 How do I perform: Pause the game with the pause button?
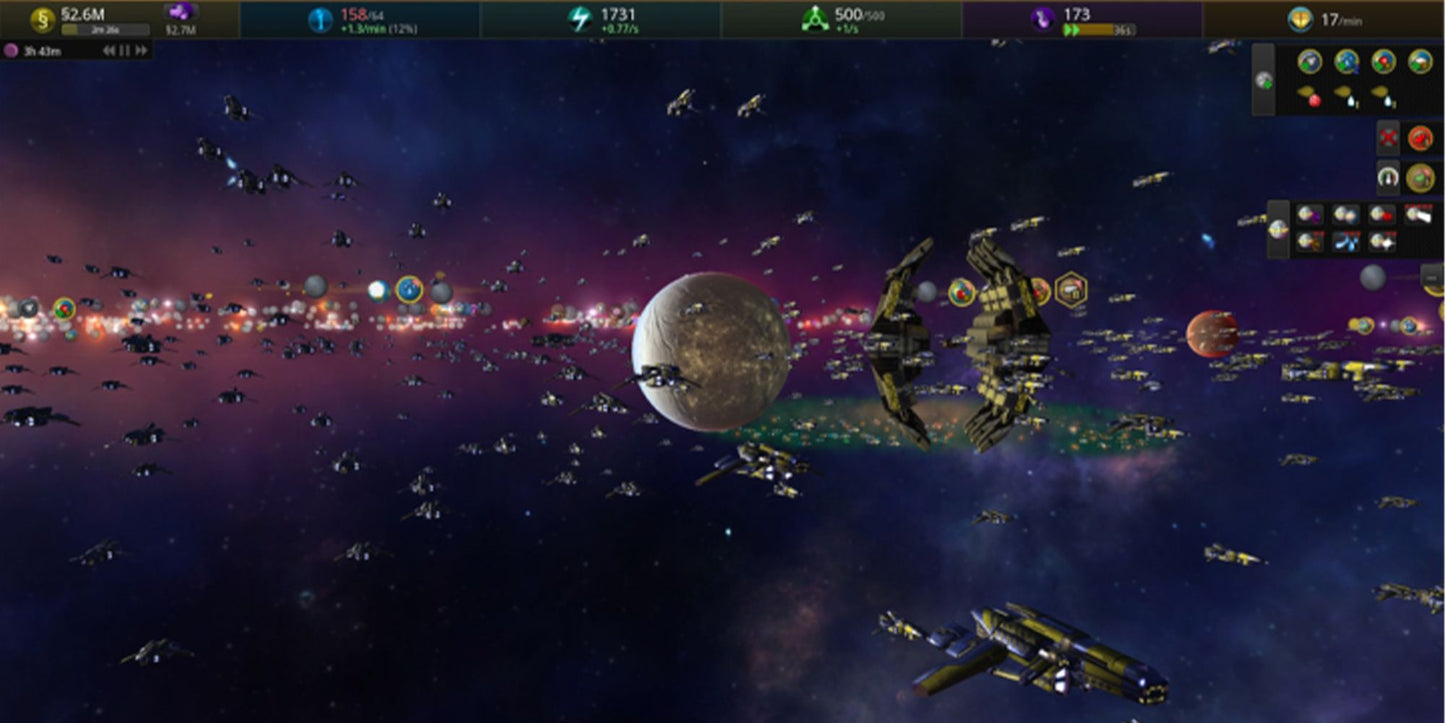[x=125, y=51]
